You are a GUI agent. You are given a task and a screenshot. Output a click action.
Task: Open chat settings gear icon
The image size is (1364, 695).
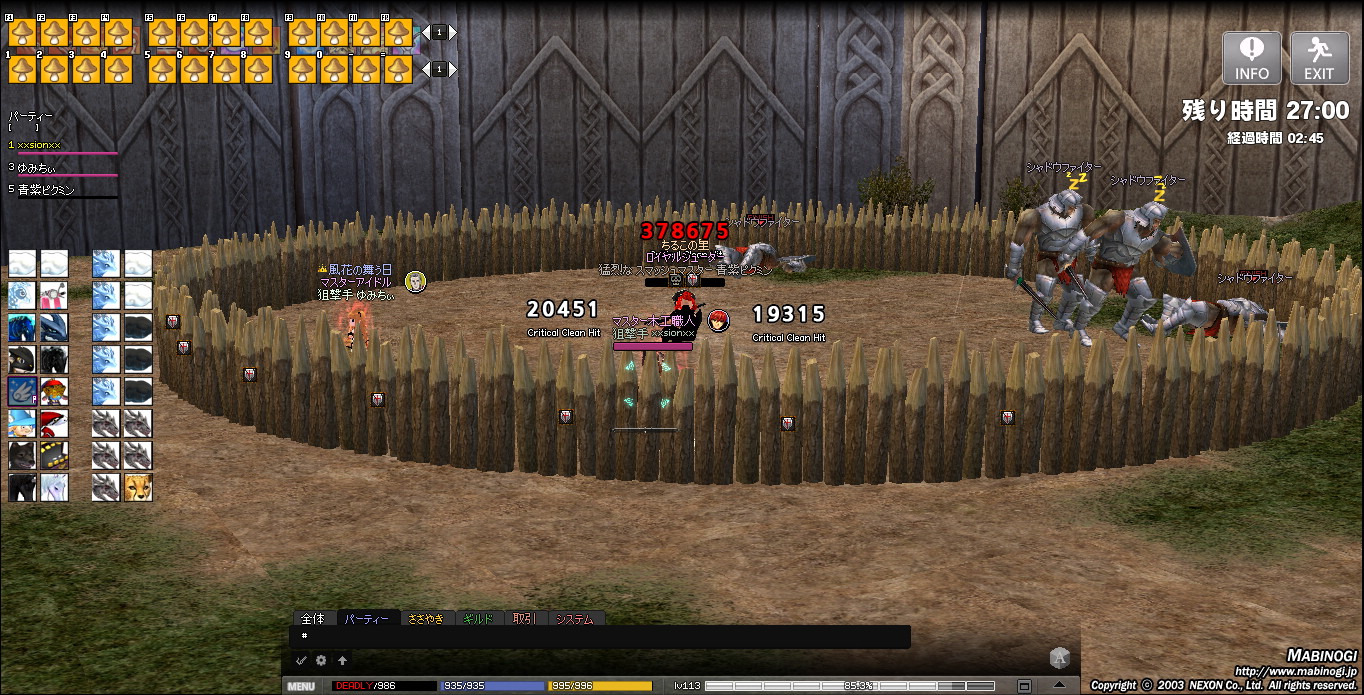pyautogui.click(x=321, y=660)
